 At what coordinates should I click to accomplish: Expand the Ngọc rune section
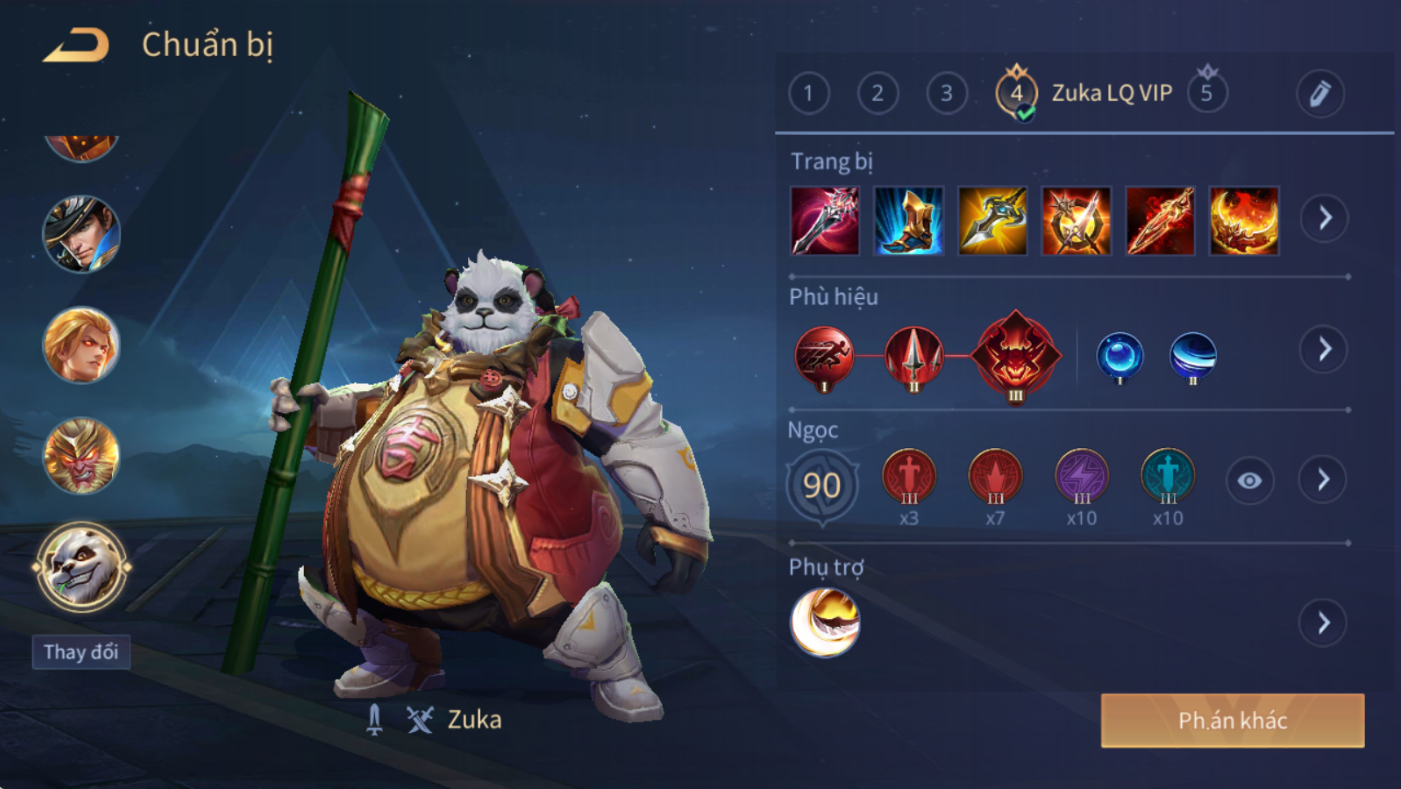pyautogui.click(x=1322, y=480)
